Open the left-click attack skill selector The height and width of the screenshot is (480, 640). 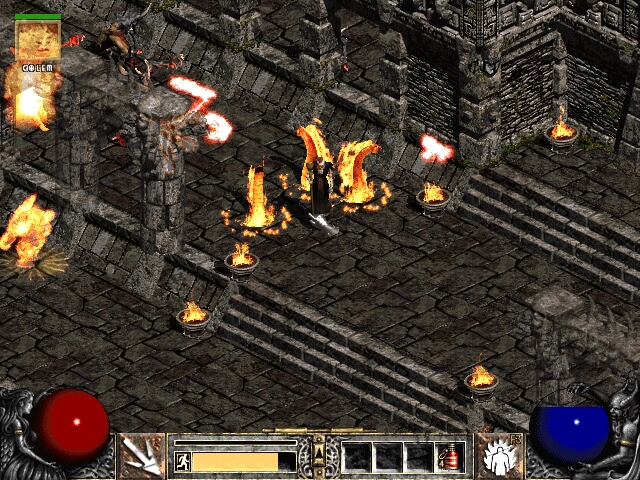(139, 456)
